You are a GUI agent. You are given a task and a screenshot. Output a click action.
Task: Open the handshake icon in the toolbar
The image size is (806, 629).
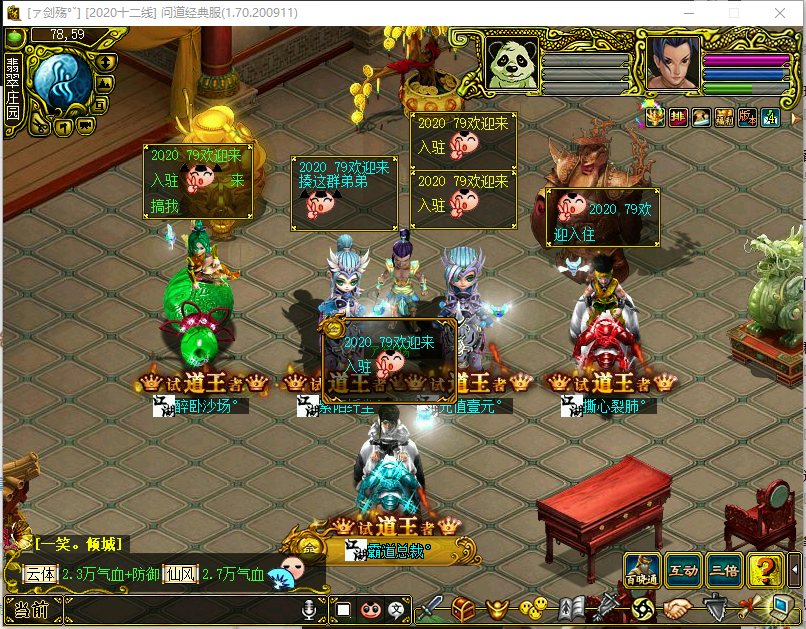[677, 607]
